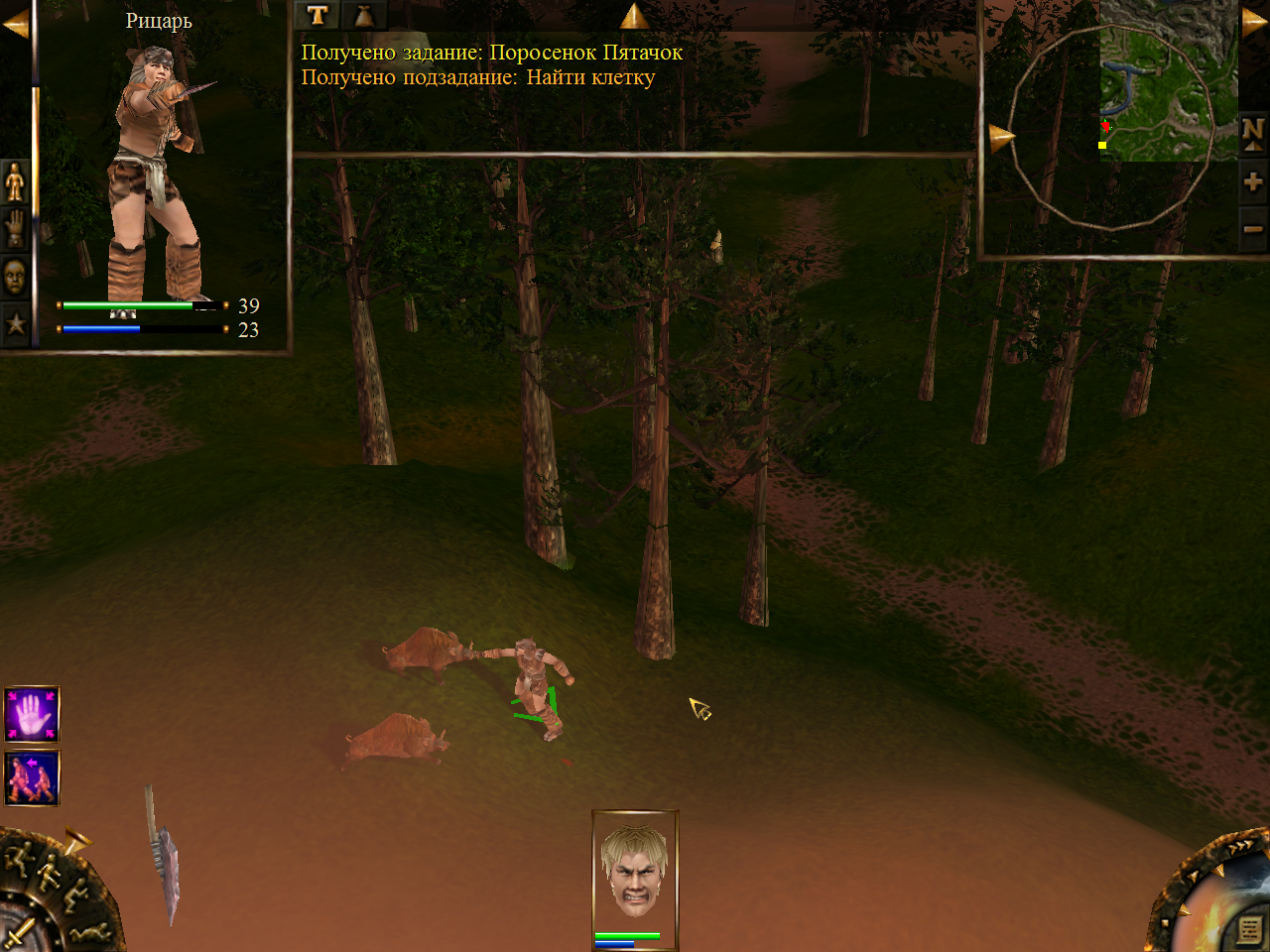The height and width of the screenshot is (952, 1270).
Task: Open the journal scroll button
Action: coord(1250,930)
